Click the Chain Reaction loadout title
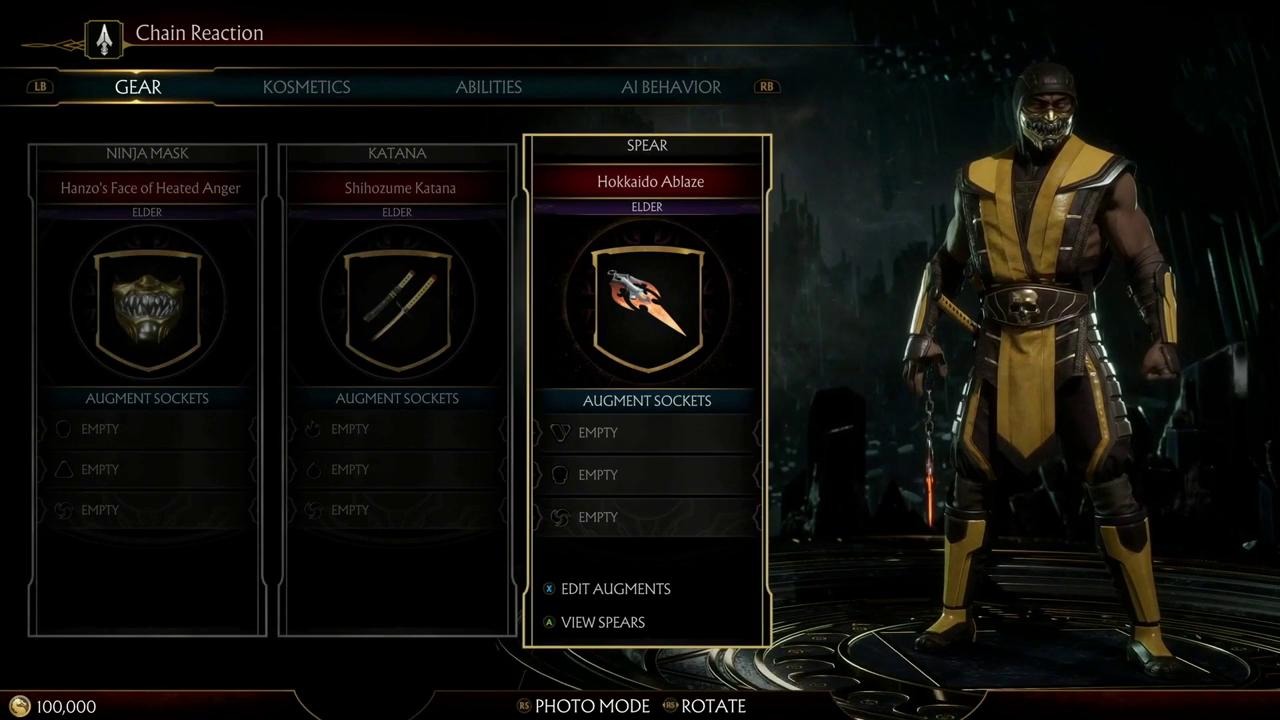Viewport: 1280px width, 720px height. click(x=199, y=33)
